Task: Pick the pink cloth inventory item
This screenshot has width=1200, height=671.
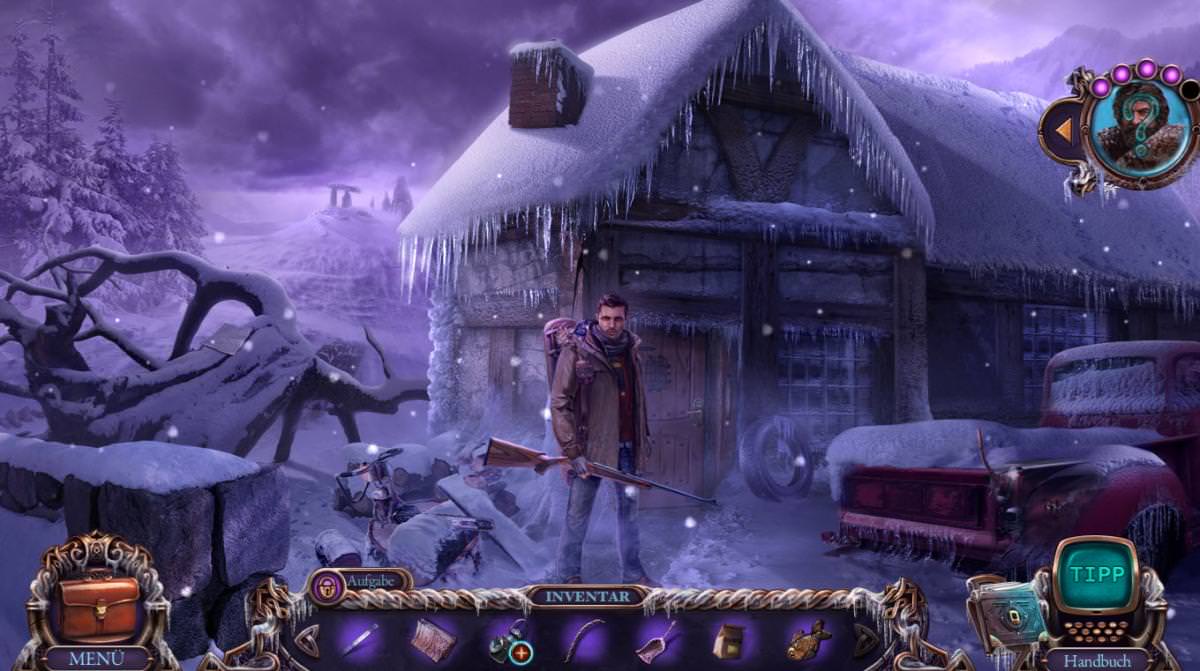Action: [x=433, y=640]
